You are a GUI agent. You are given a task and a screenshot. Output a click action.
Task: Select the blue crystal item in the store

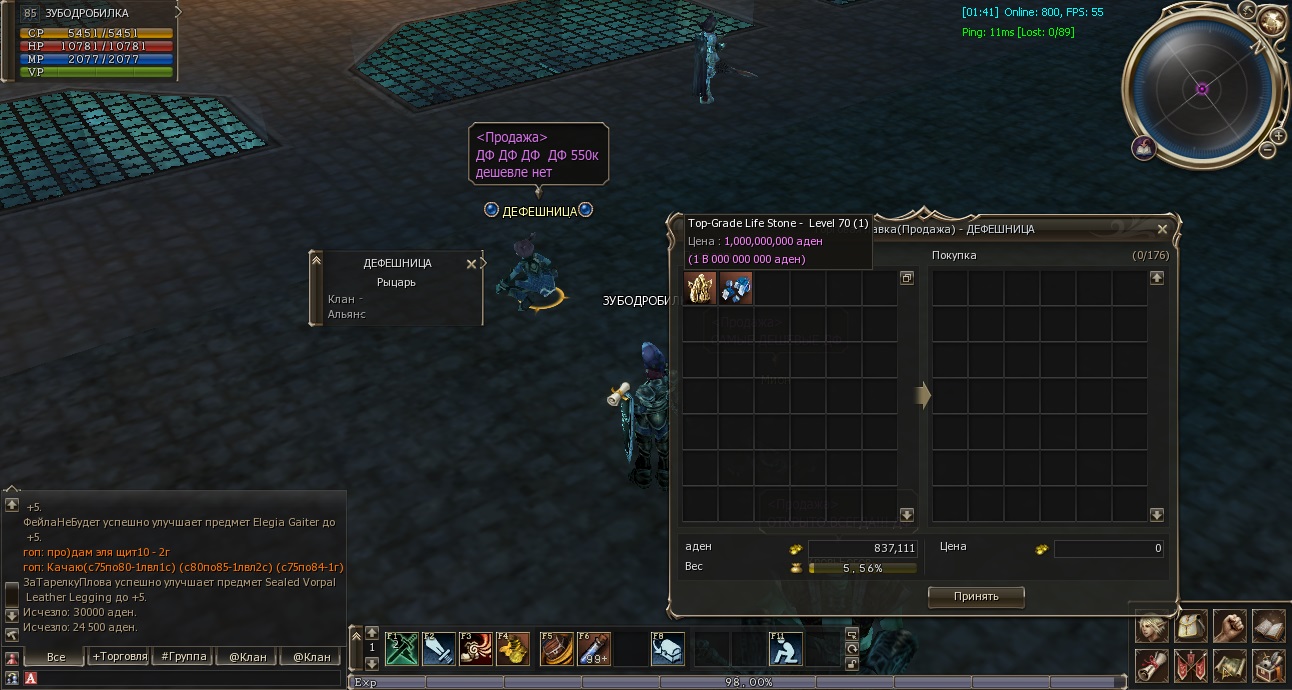(736, 289)
